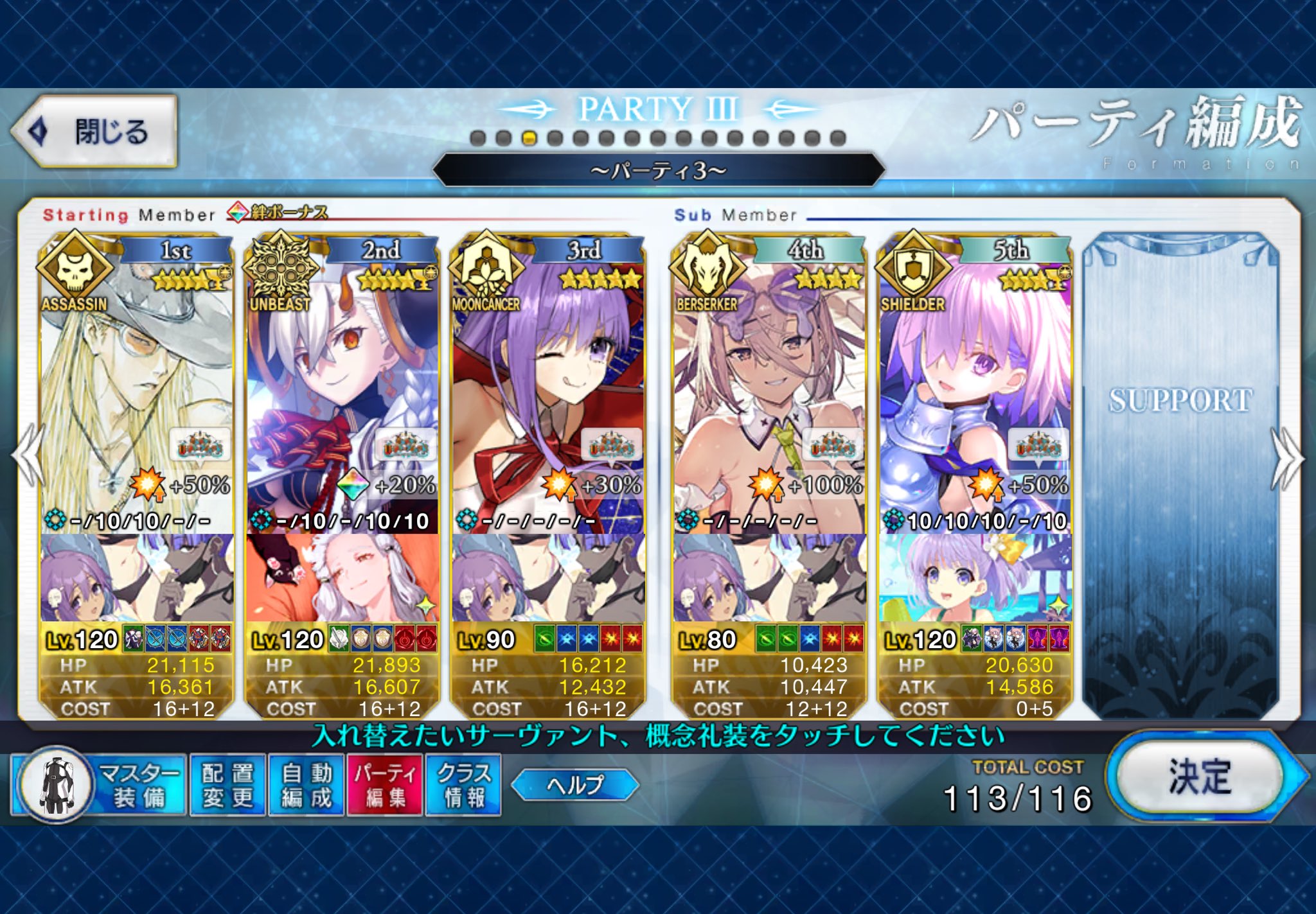Change the Unbeast's craft essence card
Viewport: 1316px width, 914px height.
point(342,578)
